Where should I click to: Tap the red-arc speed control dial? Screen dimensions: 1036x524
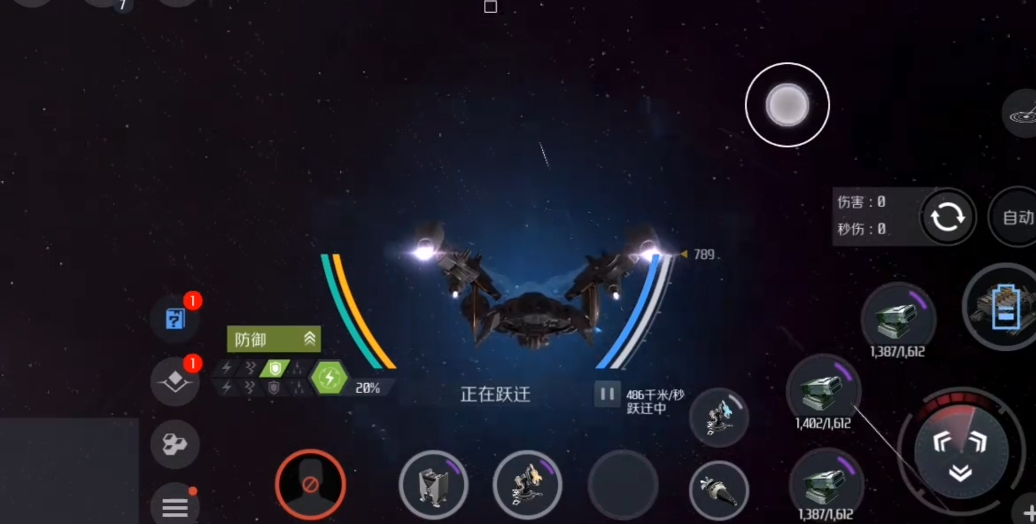click(x=959, y=447)
